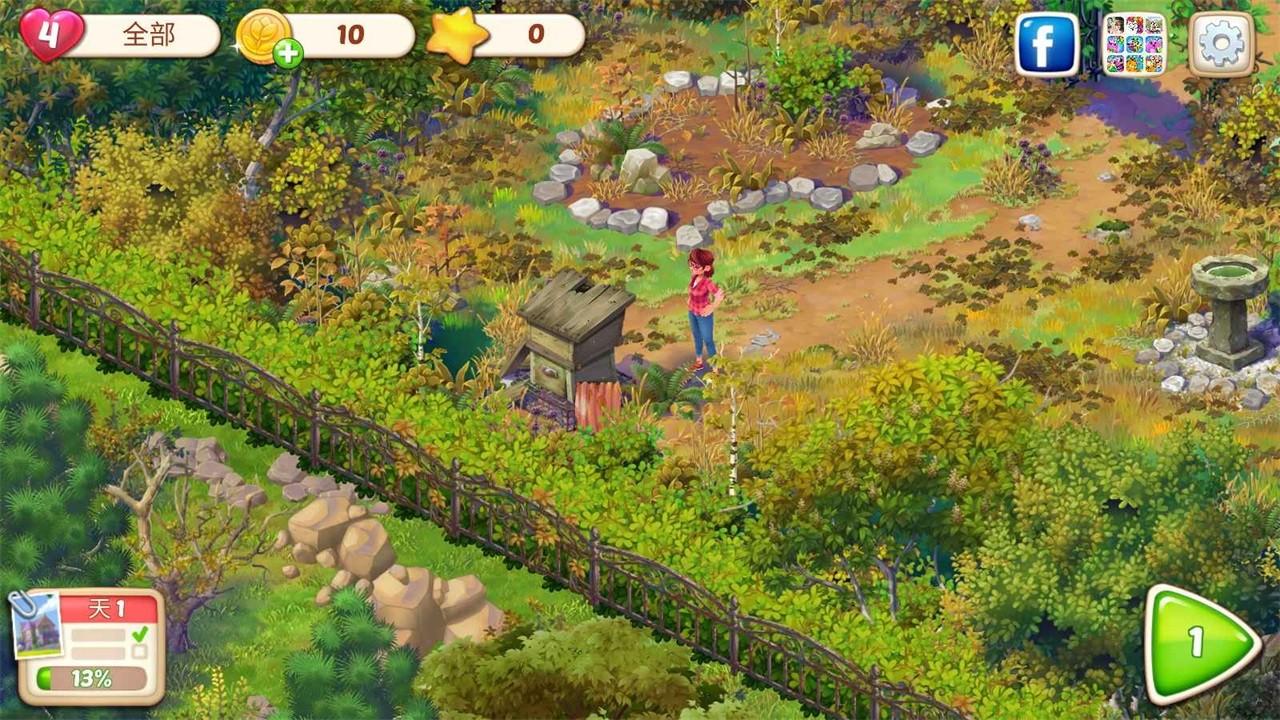The image size is (1280, 720).
Task: Toggle the unchecked task checkbox on day board
Action: (139, 651)
